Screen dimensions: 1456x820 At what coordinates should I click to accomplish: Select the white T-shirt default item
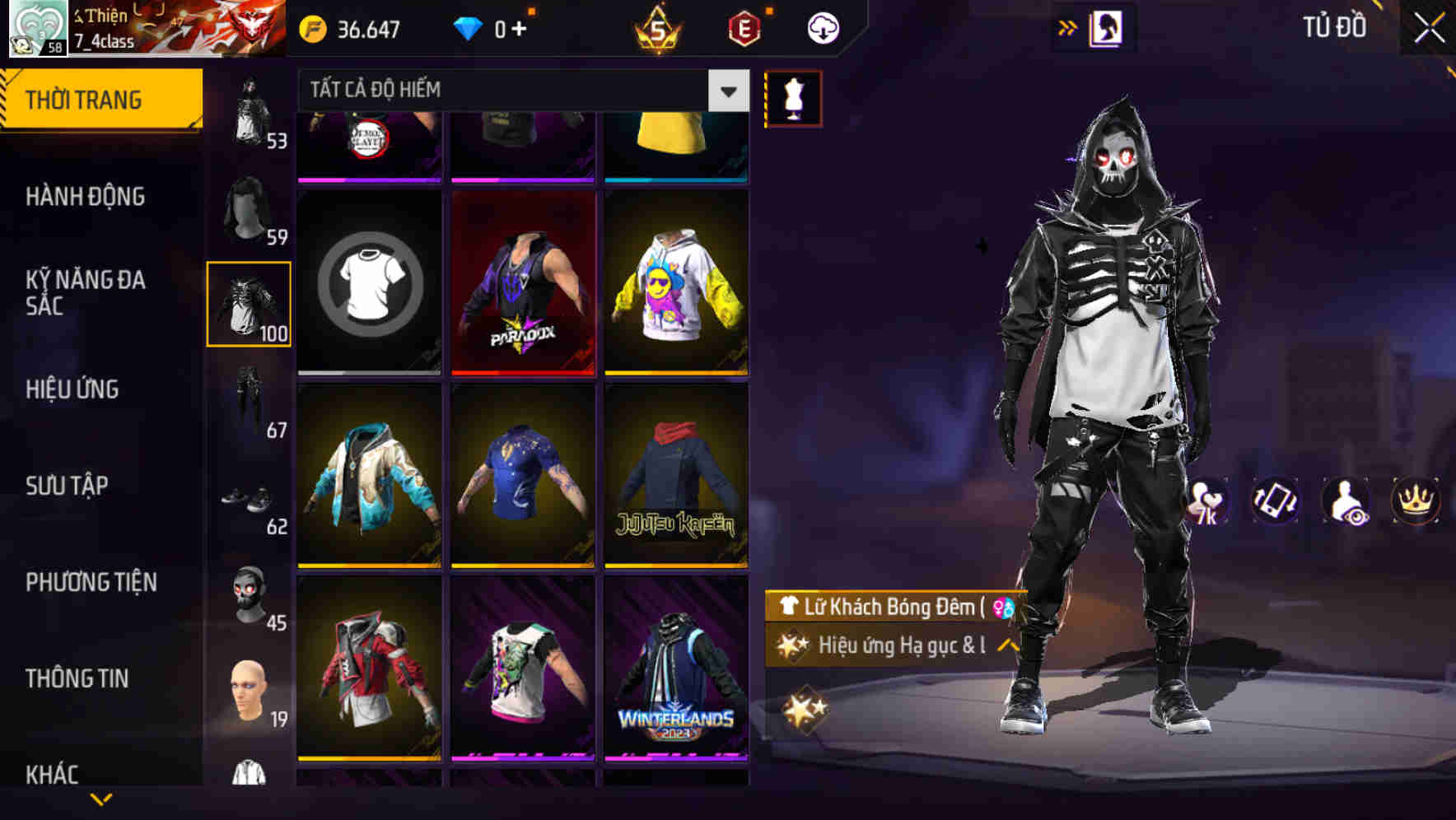pos(368,283)
